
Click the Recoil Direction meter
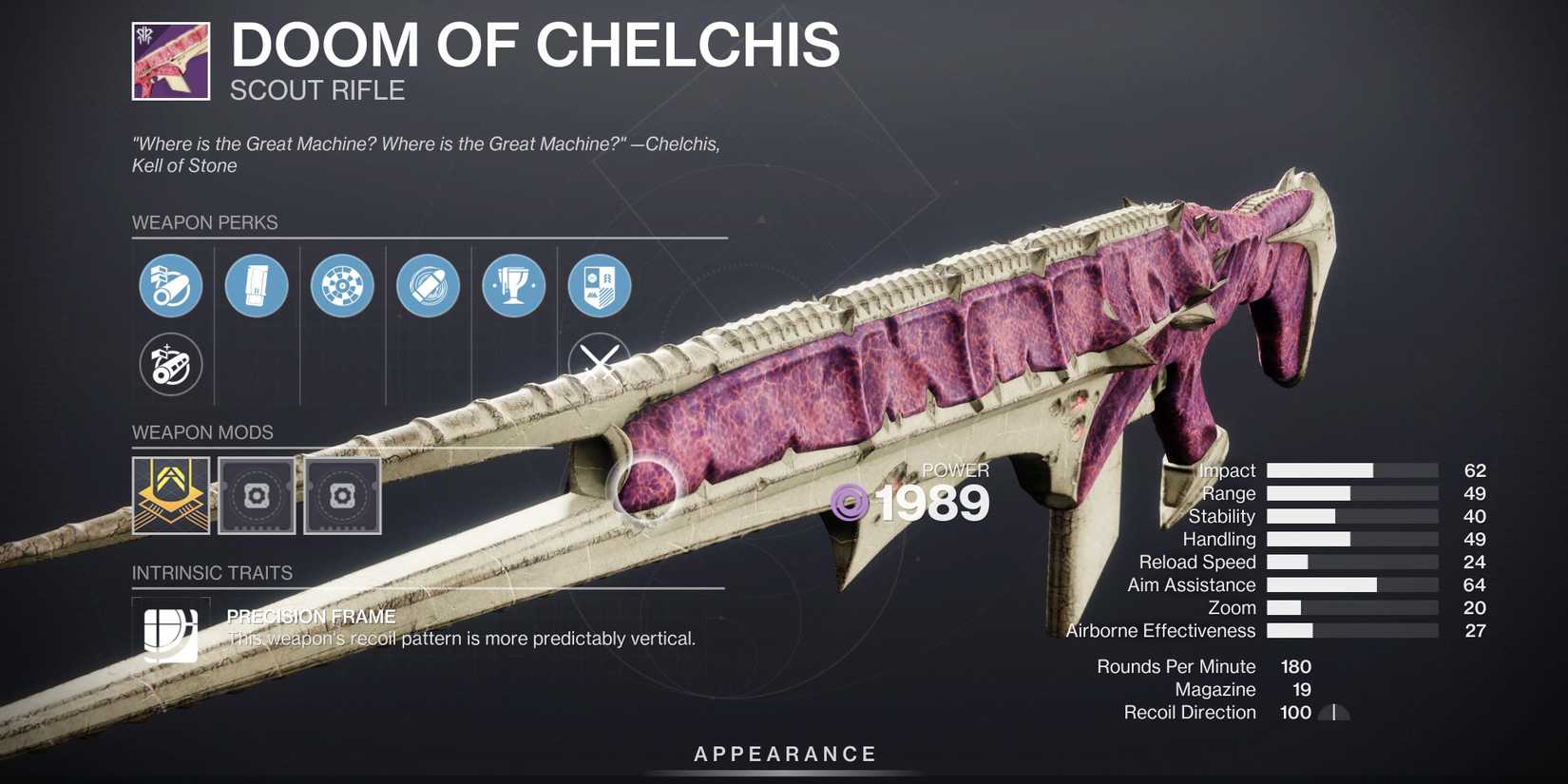[x=1334, y=712]
